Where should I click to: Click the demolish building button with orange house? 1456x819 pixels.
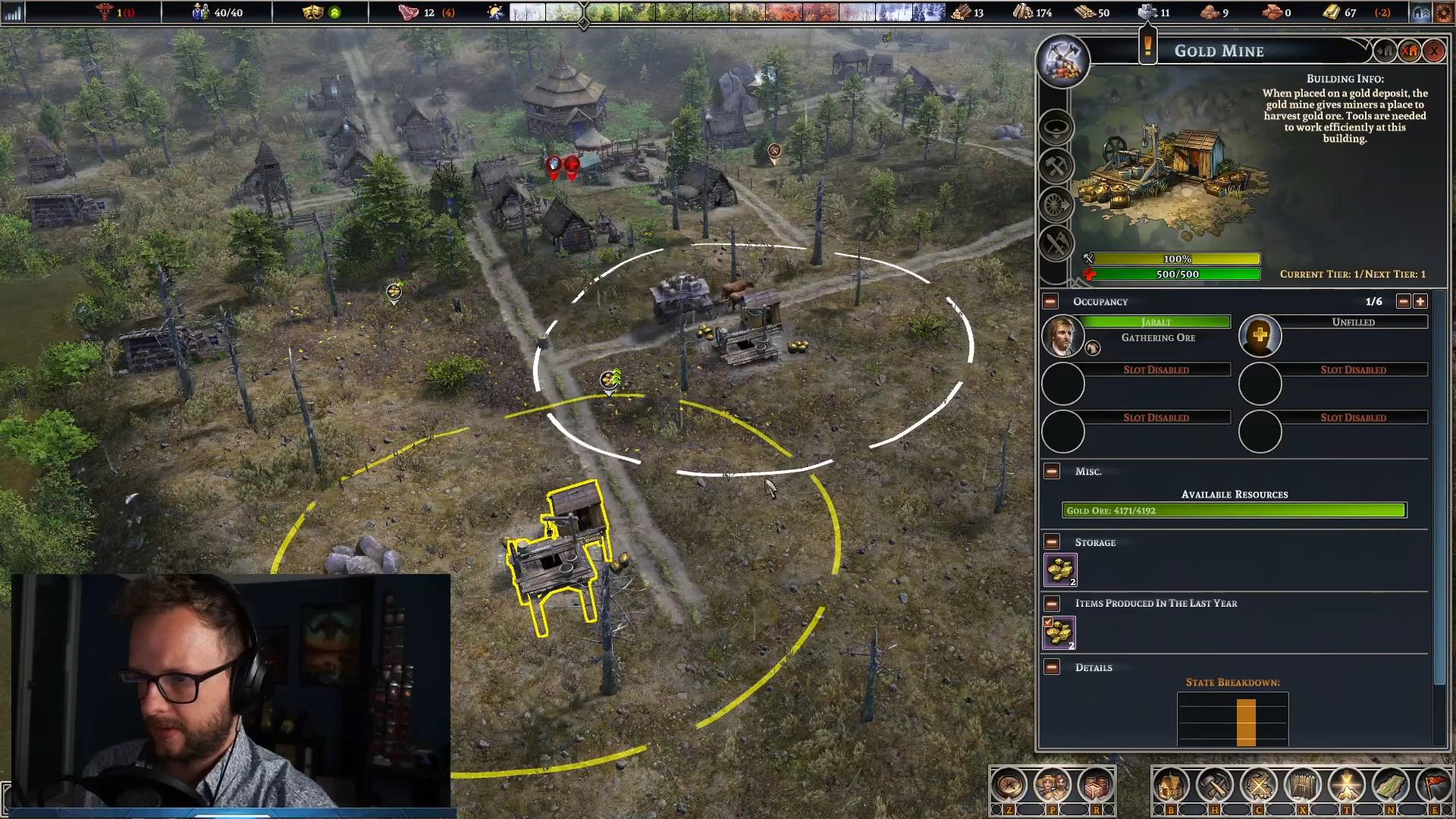tap(1410, 51)
